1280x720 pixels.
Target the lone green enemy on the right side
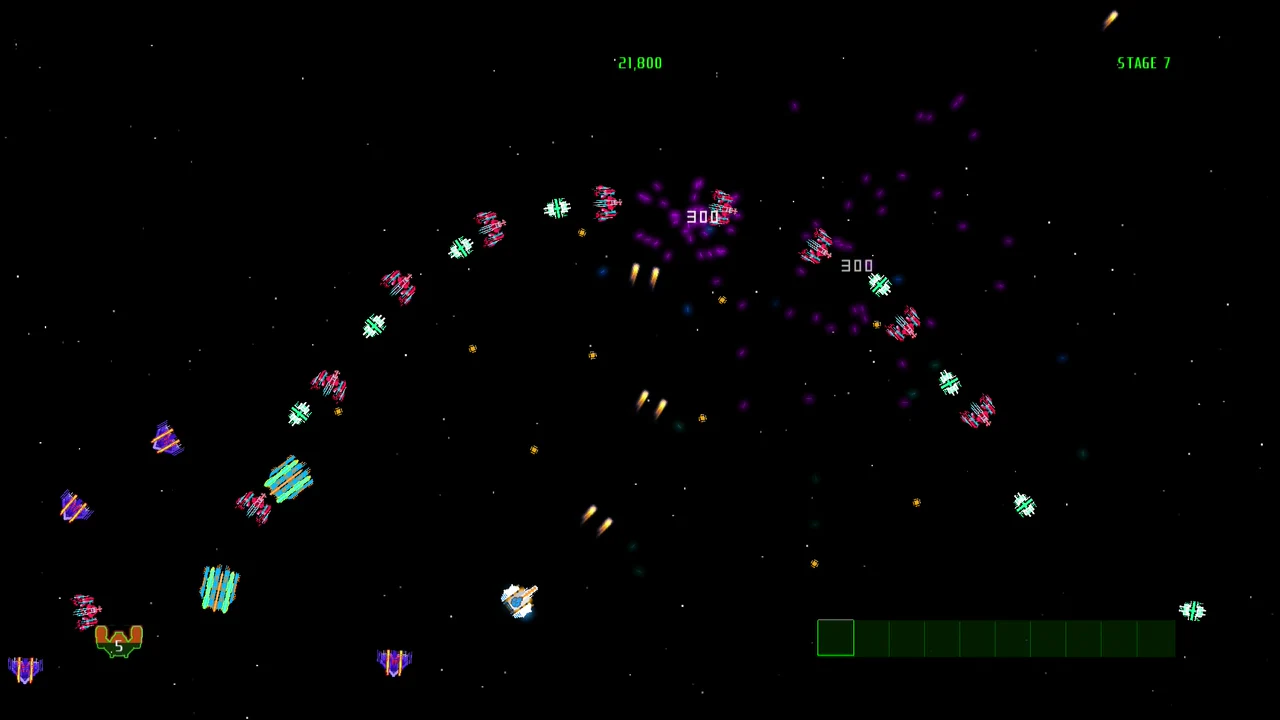click(1025, 505)
